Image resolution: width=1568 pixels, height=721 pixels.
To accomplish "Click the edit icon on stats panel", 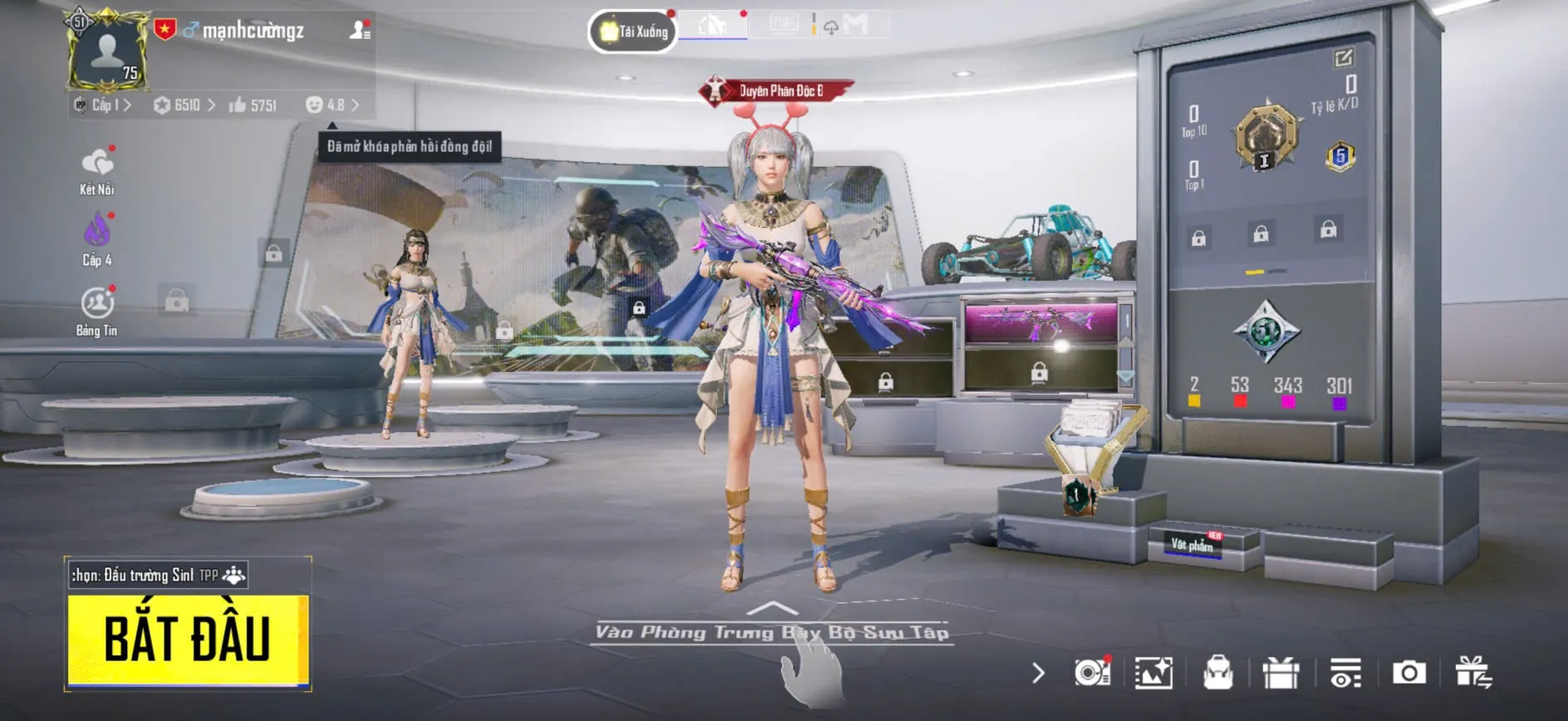I will 1343,58.
